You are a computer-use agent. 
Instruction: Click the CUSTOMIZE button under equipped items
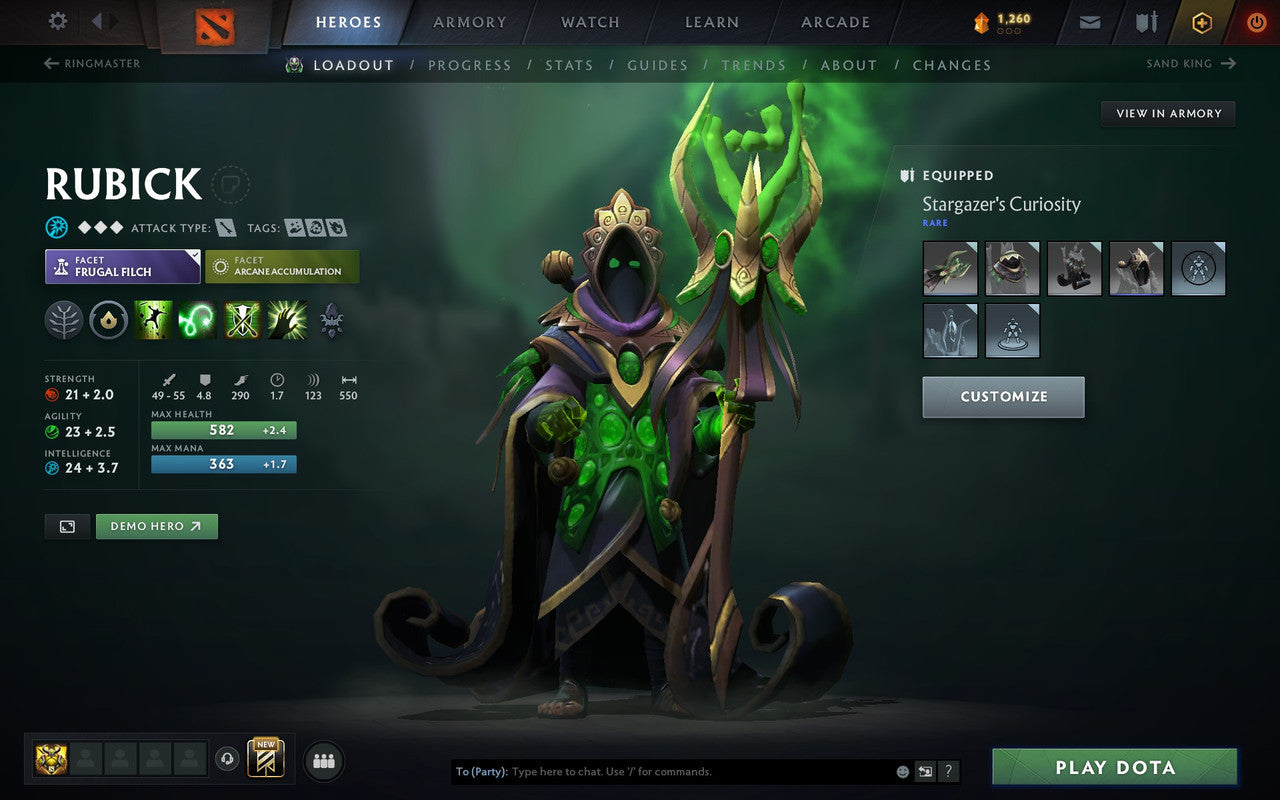1003,397
